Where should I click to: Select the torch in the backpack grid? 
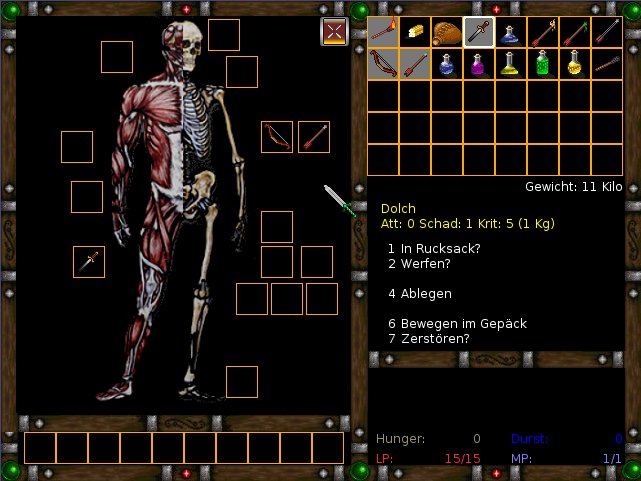coord(383,33)
